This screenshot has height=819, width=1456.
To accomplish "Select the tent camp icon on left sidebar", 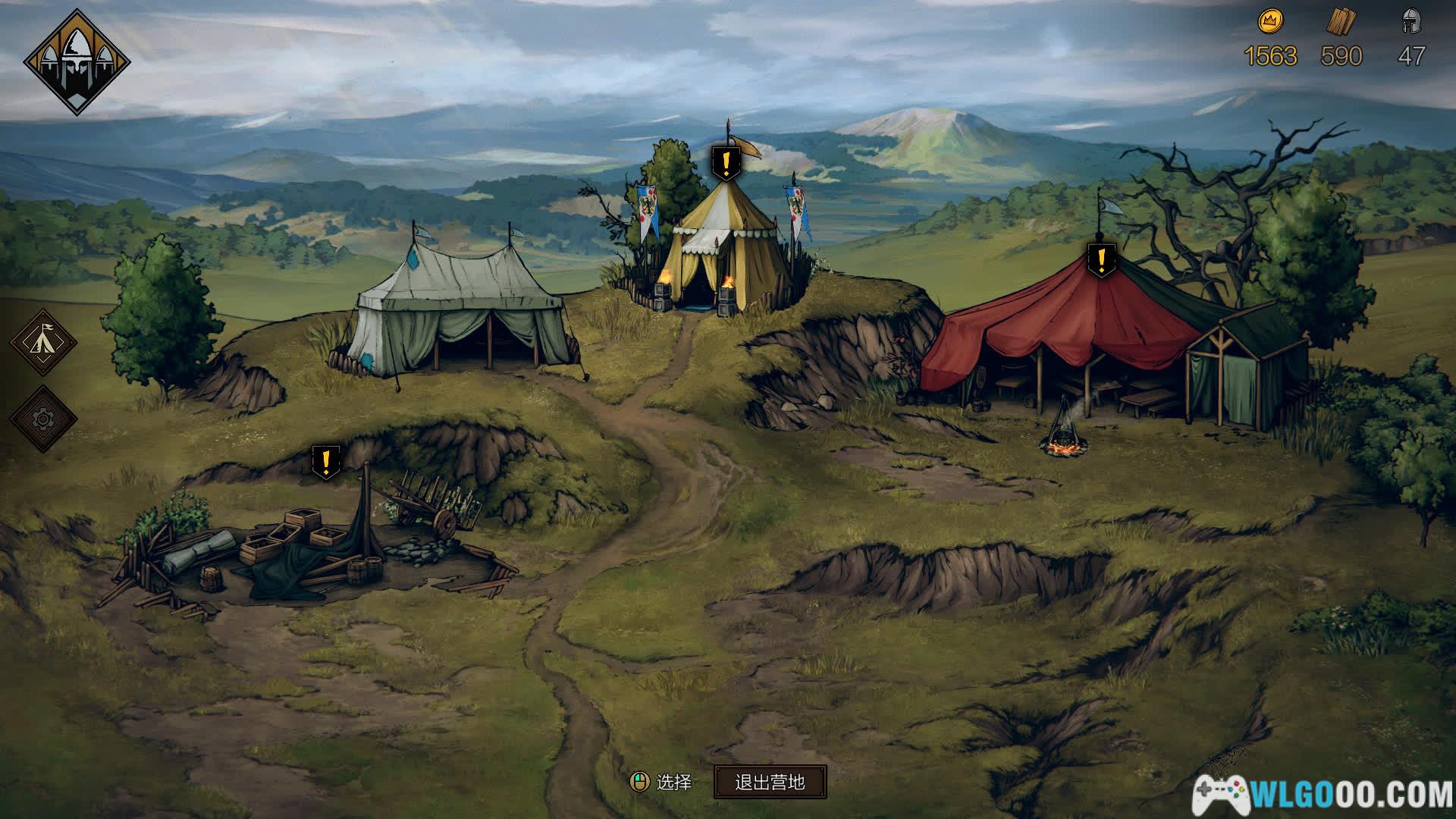I will pos(43,342).
